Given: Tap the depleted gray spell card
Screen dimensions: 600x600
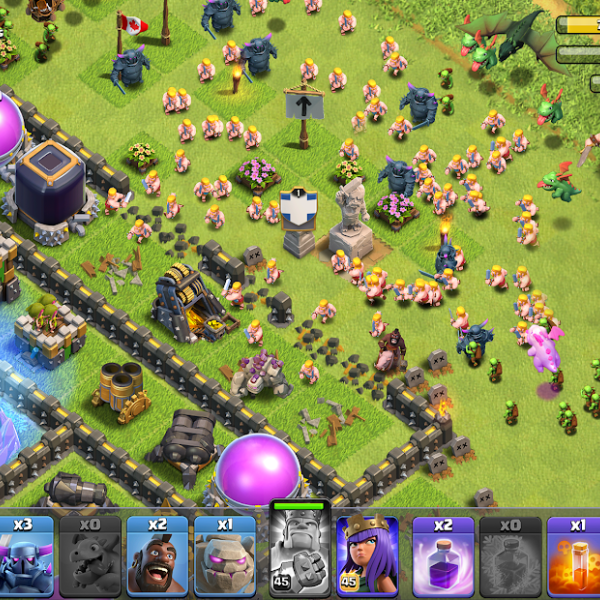Looking at the screenshot, I should click(508, 558).
